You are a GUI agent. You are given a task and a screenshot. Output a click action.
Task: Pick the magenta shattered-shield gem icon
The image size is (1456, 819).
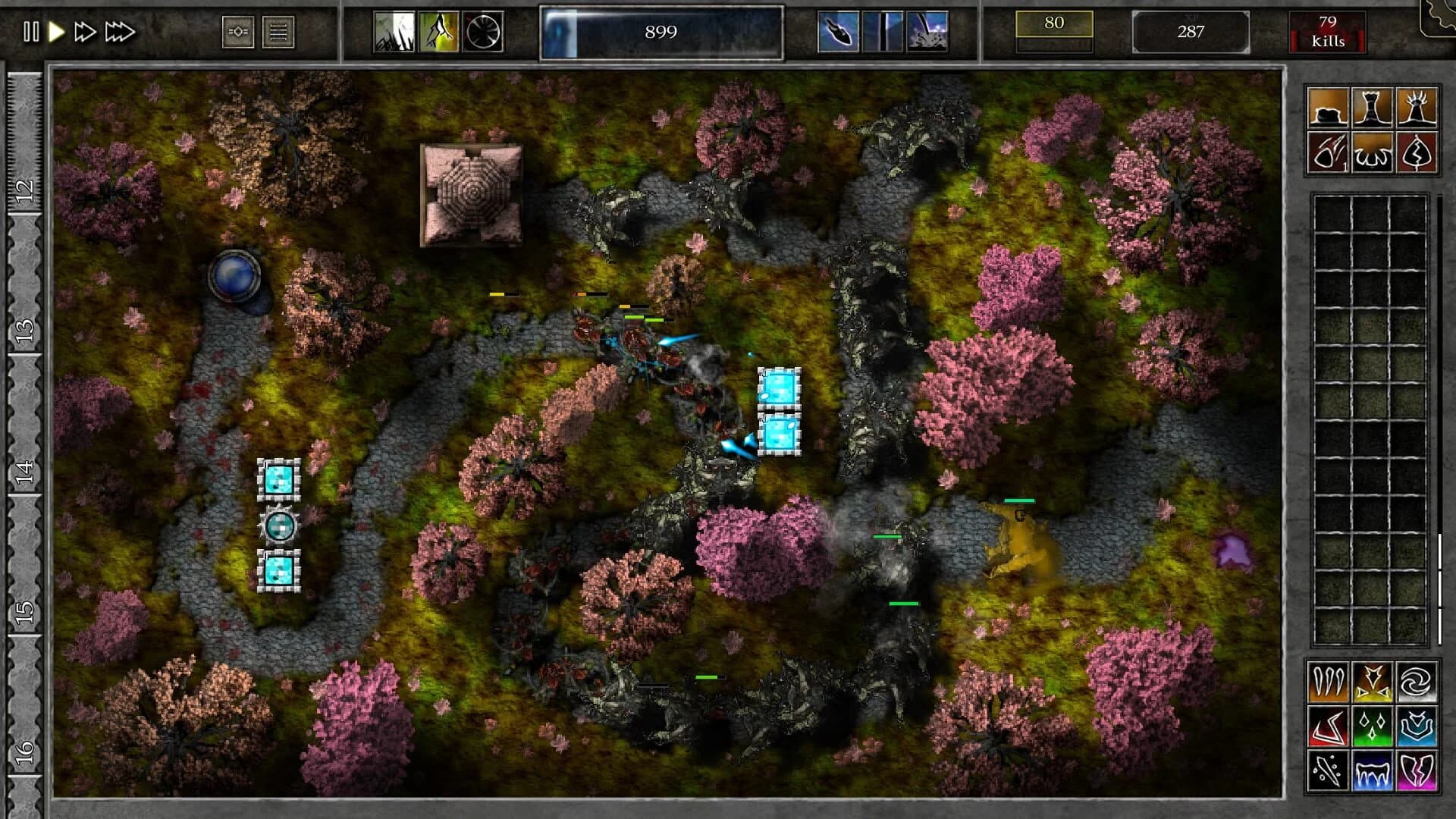tap(1418, 770)
